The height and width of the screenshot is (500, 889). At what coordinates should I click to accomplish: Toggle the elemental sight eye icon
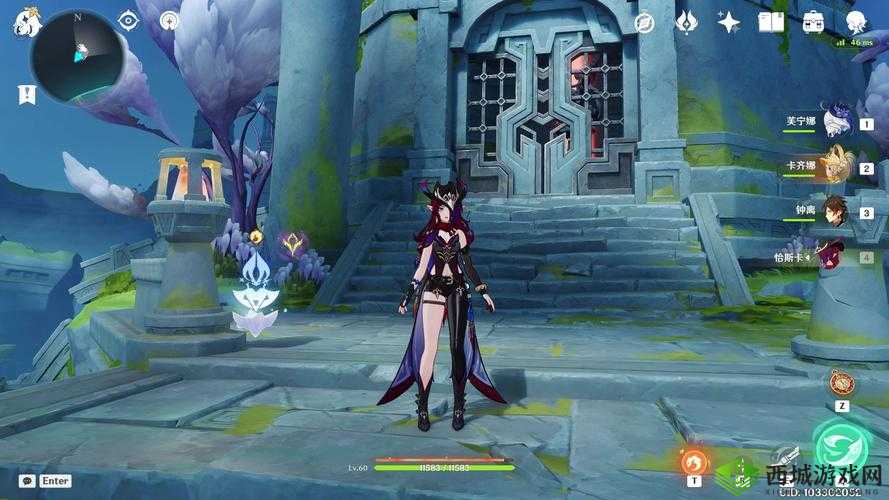pos(127,20)
